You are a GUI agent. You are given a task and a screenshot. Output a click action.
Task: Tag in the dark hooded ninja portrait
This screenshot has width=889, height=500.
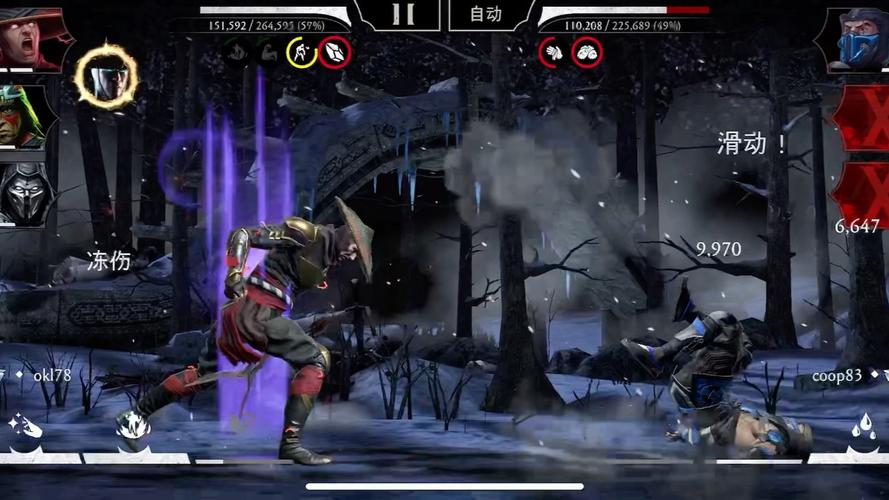[24, 191]
